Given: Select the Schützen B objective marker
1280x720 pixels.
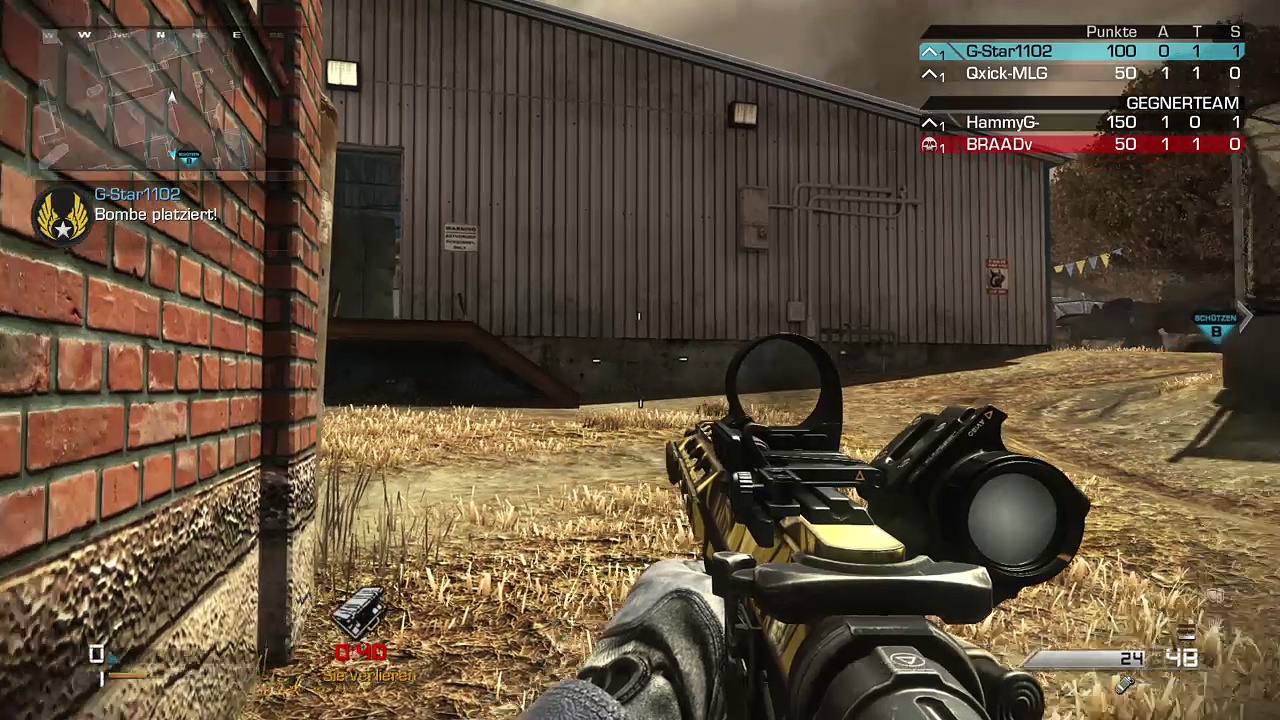Looking at the screenshot, I should (1215, 325).
